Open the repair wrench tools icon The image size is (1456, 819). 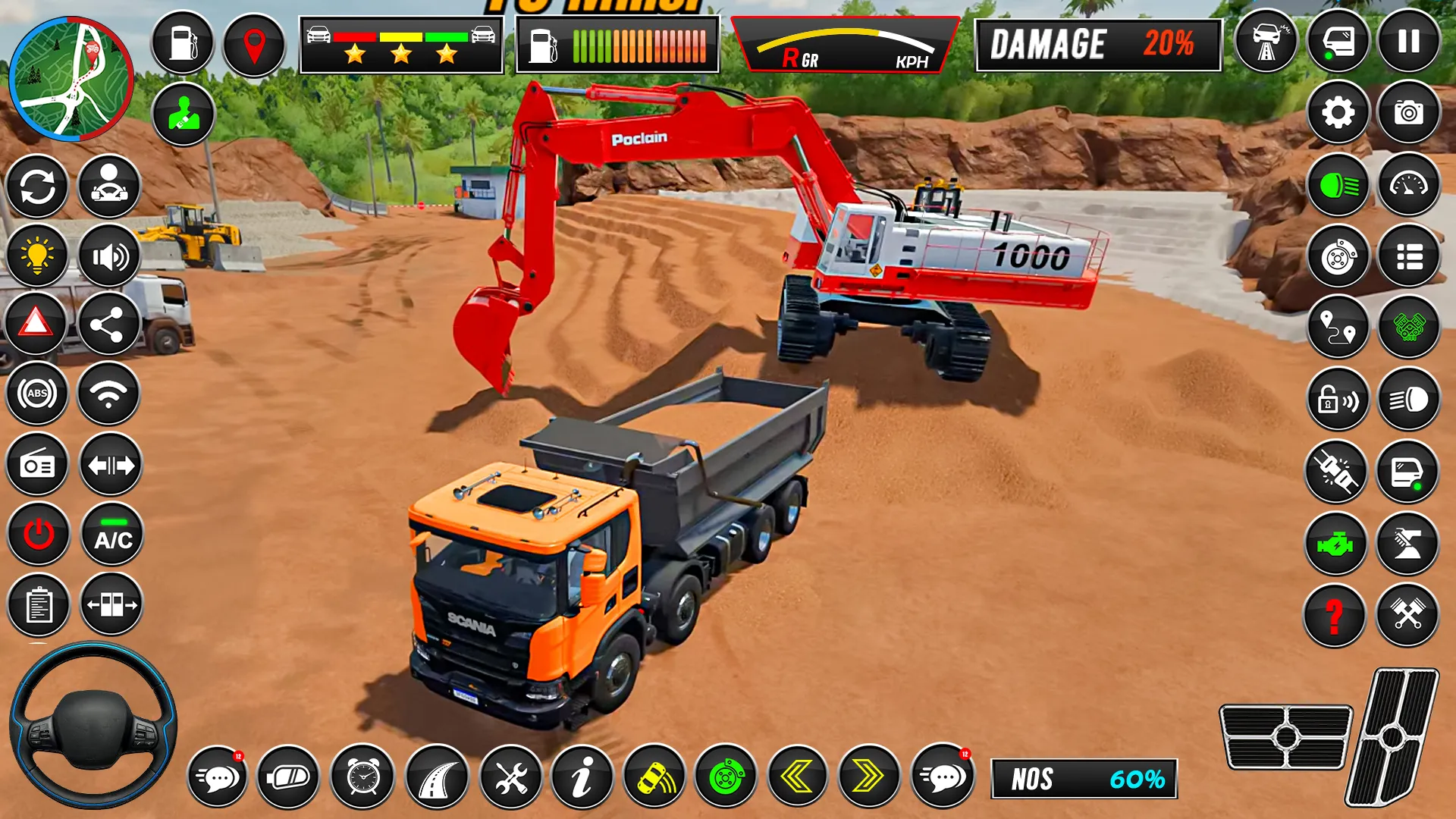click(513, 776)
